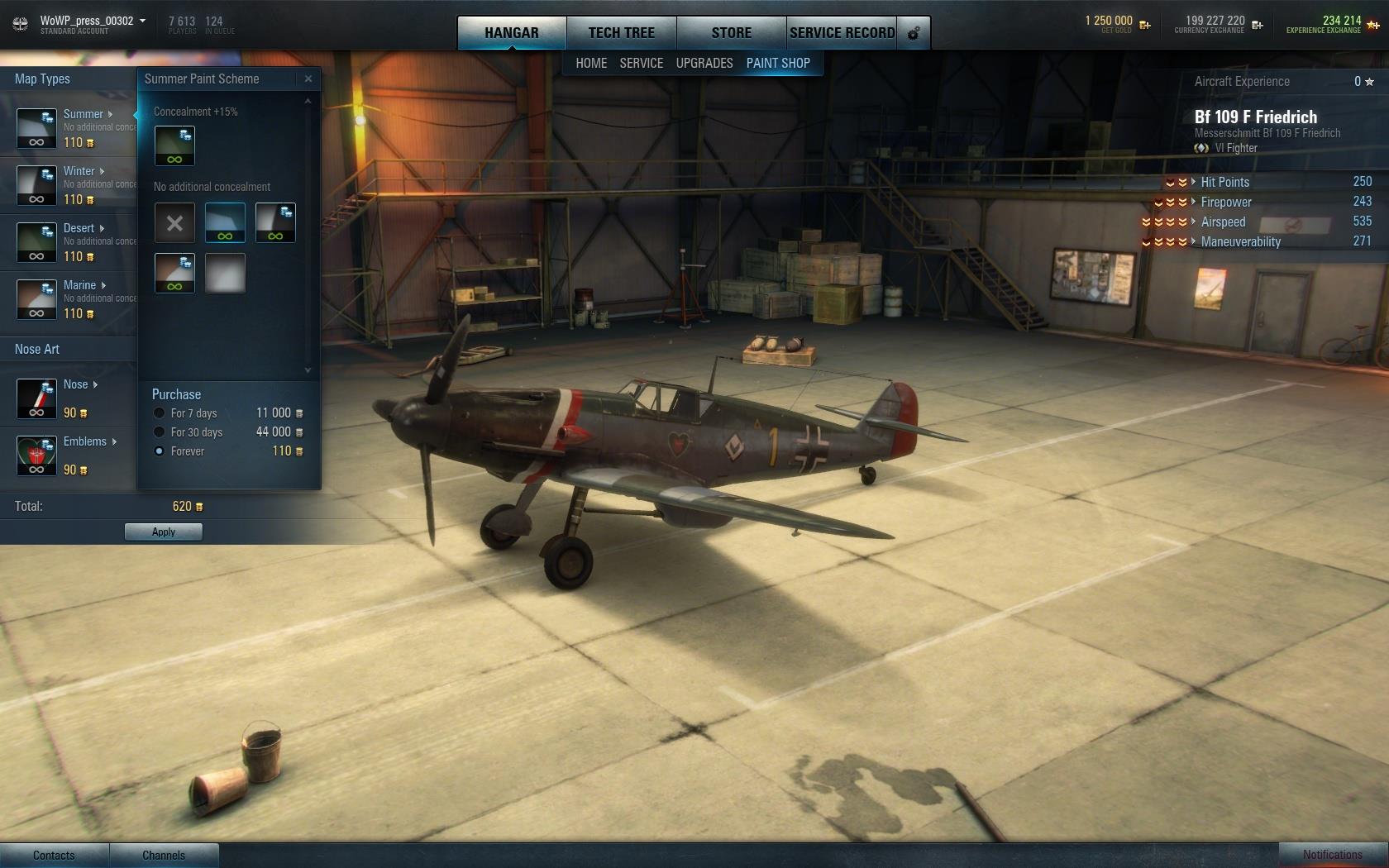Open the Service Record tab

coord(842,33)
